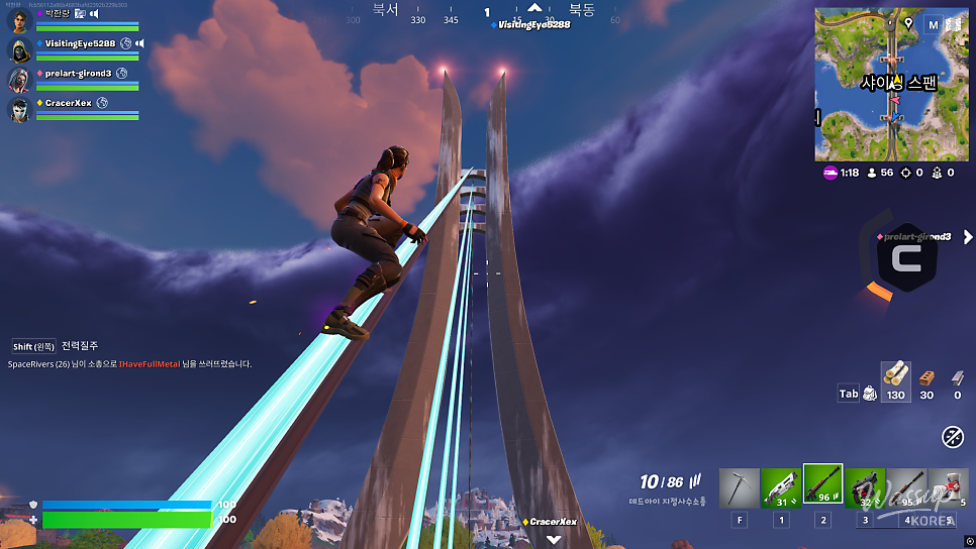Click the storm timer icon below minimap
The height and width of the screenshot is (549, 976).
click(x=830, y=173)
